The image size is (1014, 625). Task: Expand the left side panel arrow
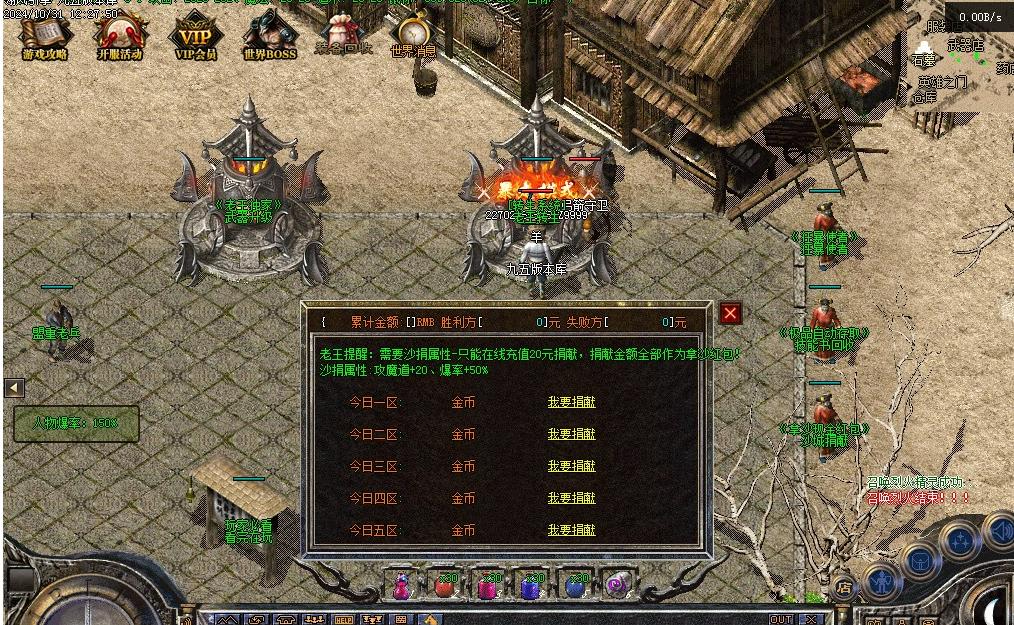coord(14,388)
